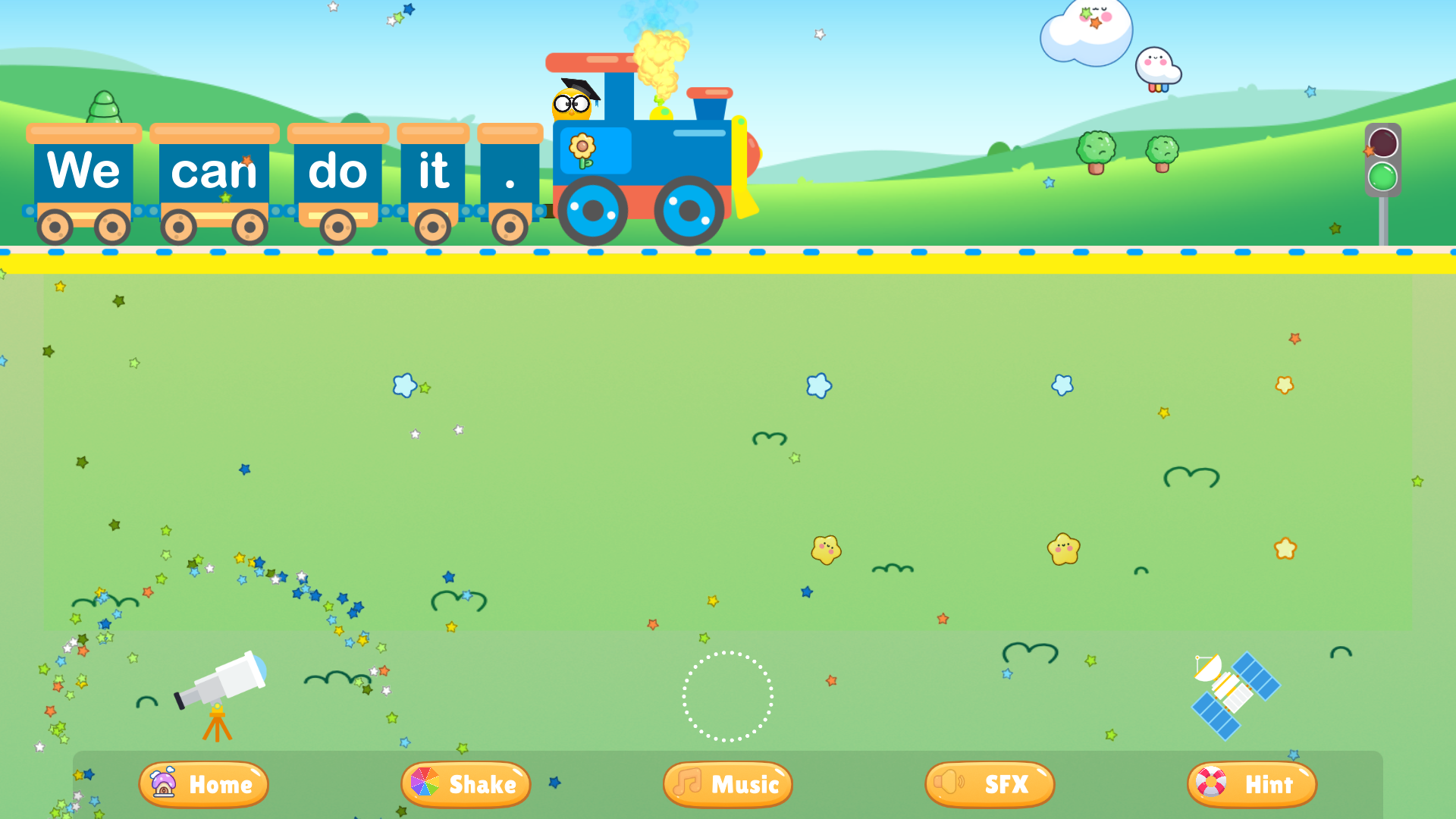
Task: Click the dotted circle drop zone
Action: [x=727, y=698]
